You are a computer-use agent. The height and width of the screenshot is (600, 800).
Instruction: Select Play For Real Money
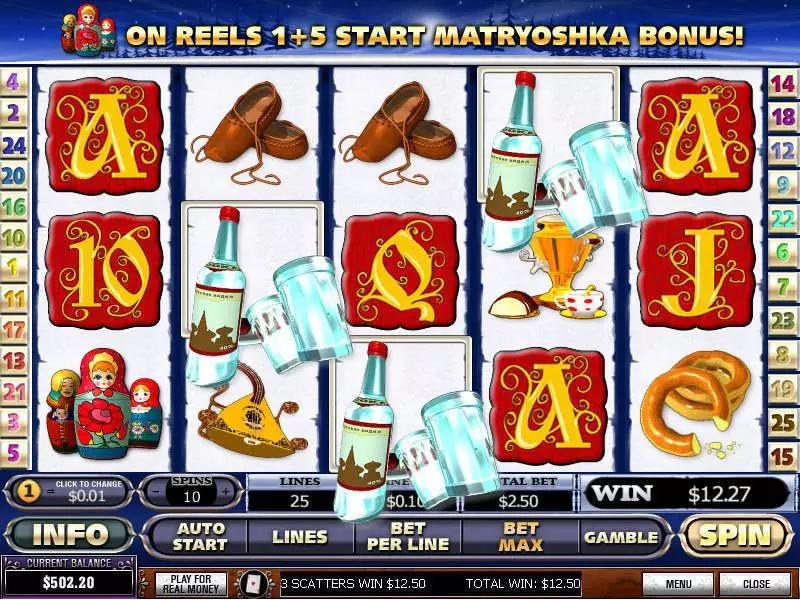(x=188, y=583)
